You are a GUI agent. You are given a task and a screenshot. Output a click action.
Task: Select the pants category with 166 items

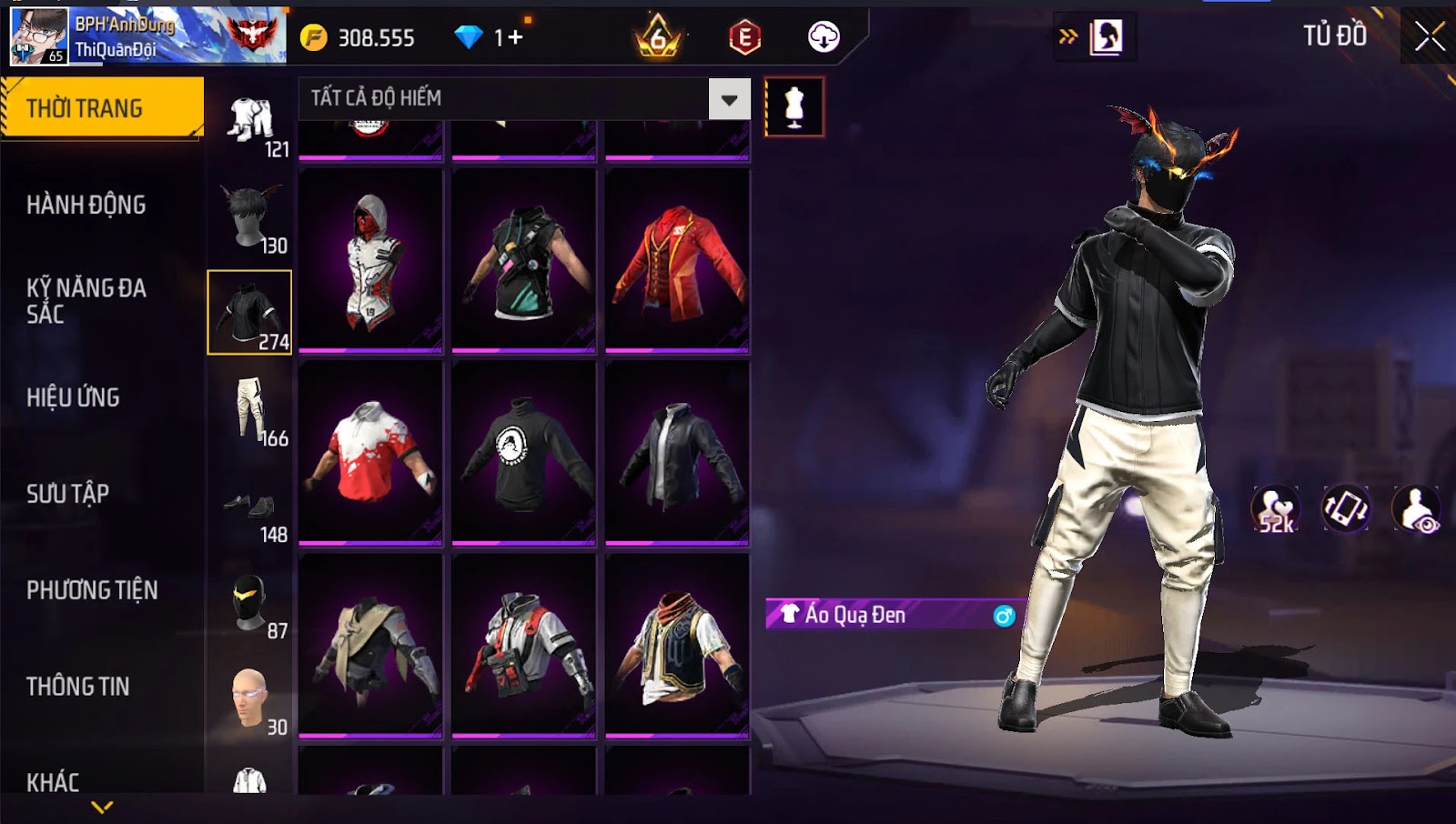click(250, 410)
